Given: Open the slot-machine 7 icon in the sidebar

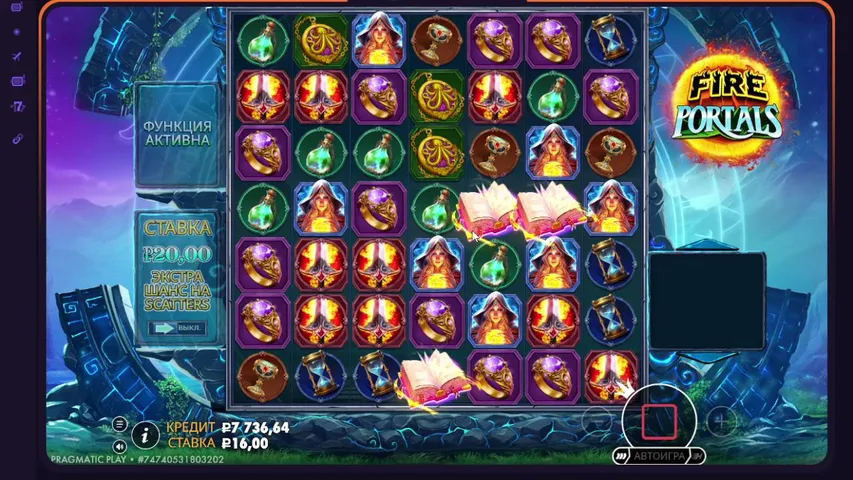Looking at the screenshot, I should pos(17,106).
